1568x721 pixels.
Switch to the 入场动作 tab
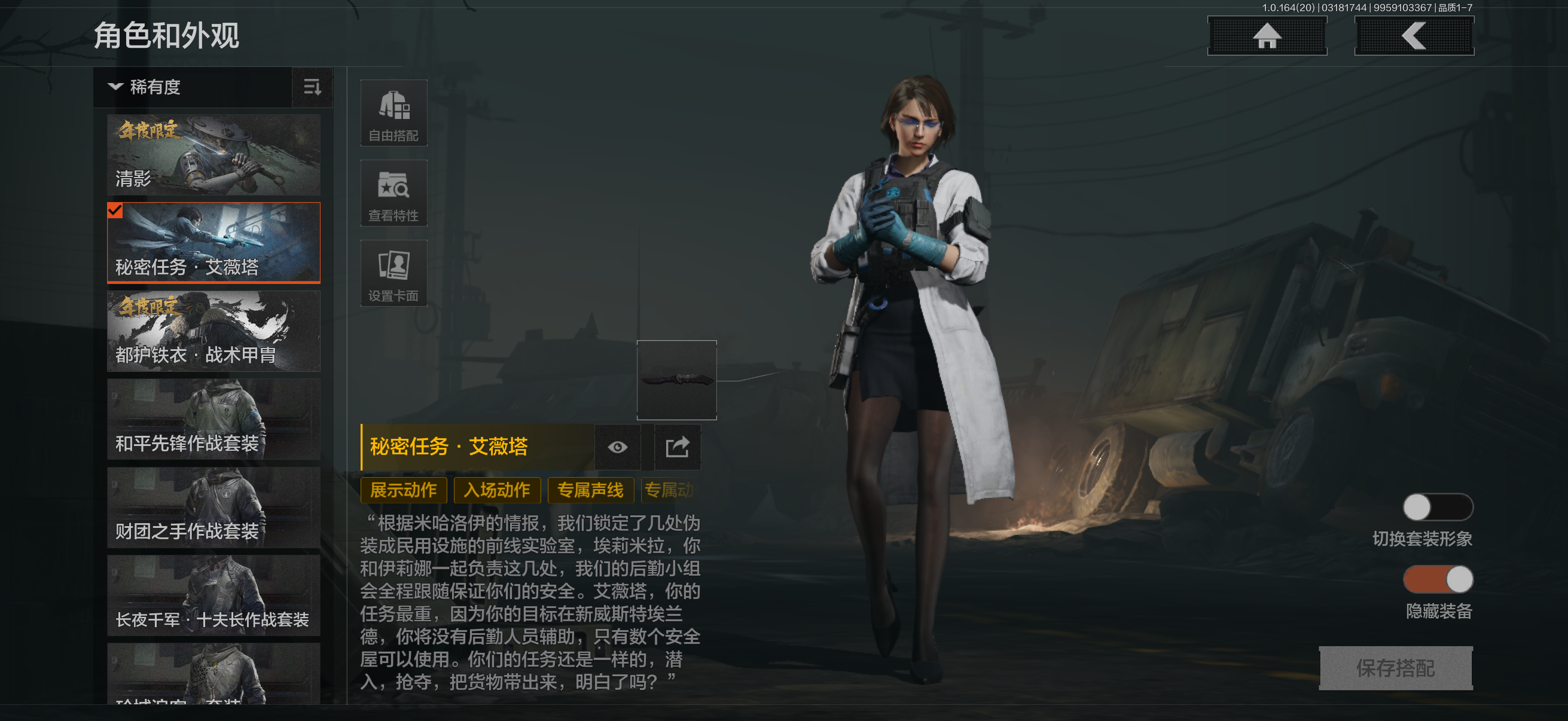coord(498,490)
